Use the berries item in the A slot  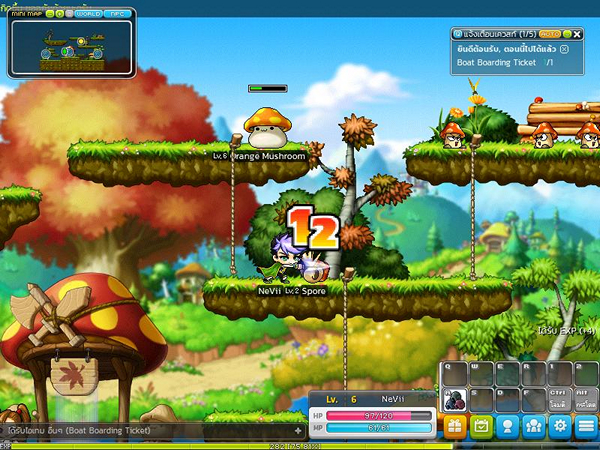pyautogui.click(x=454, y=399)
